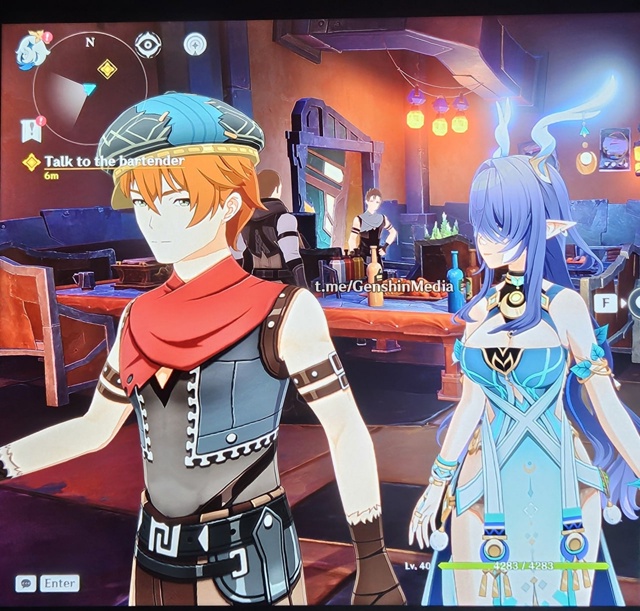Open the chat speech bubble
Screen dimensions: 640x611
(x=24, y=583)
